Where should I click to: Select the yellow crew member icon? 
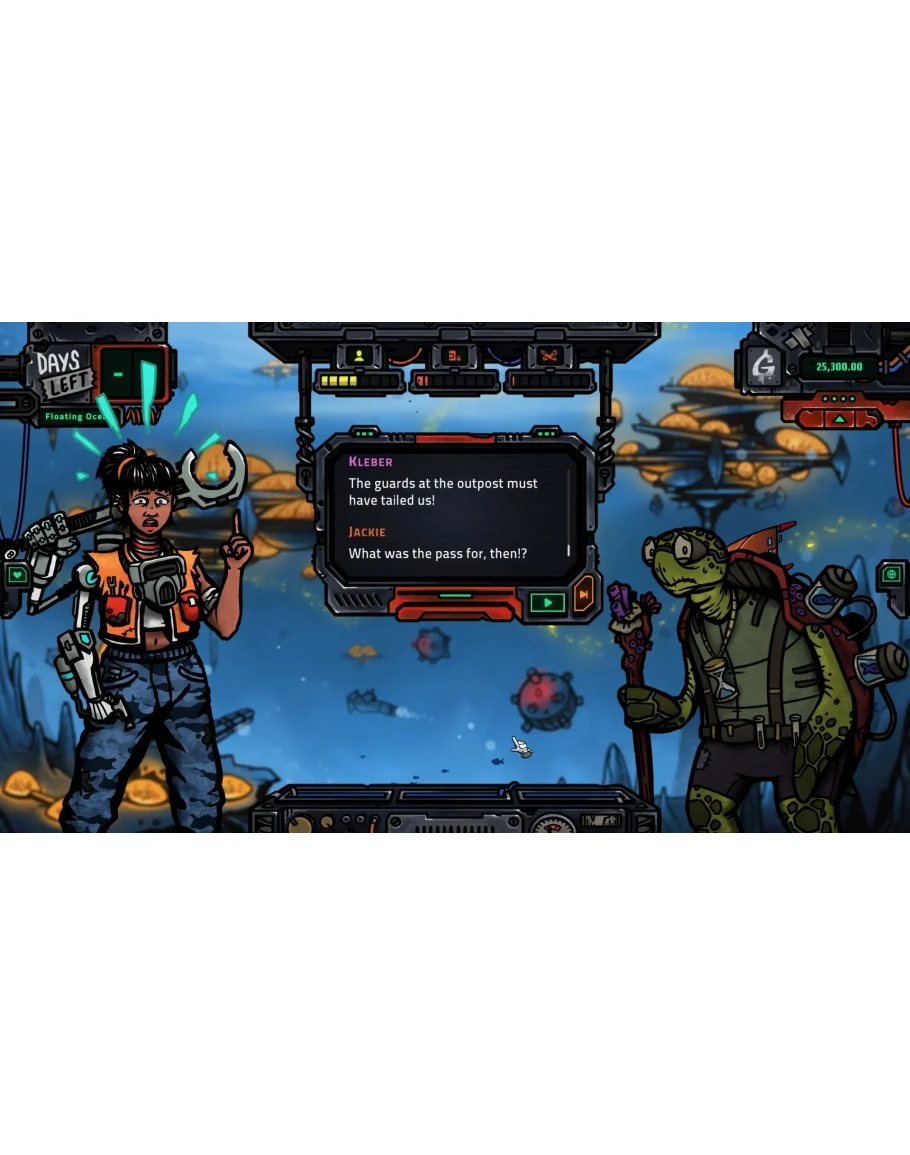359,355
